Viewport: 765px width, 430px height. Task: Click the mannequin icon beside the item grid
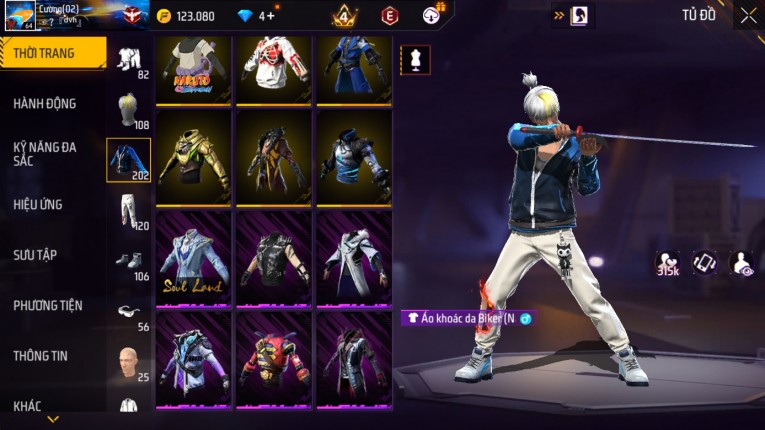415,58
